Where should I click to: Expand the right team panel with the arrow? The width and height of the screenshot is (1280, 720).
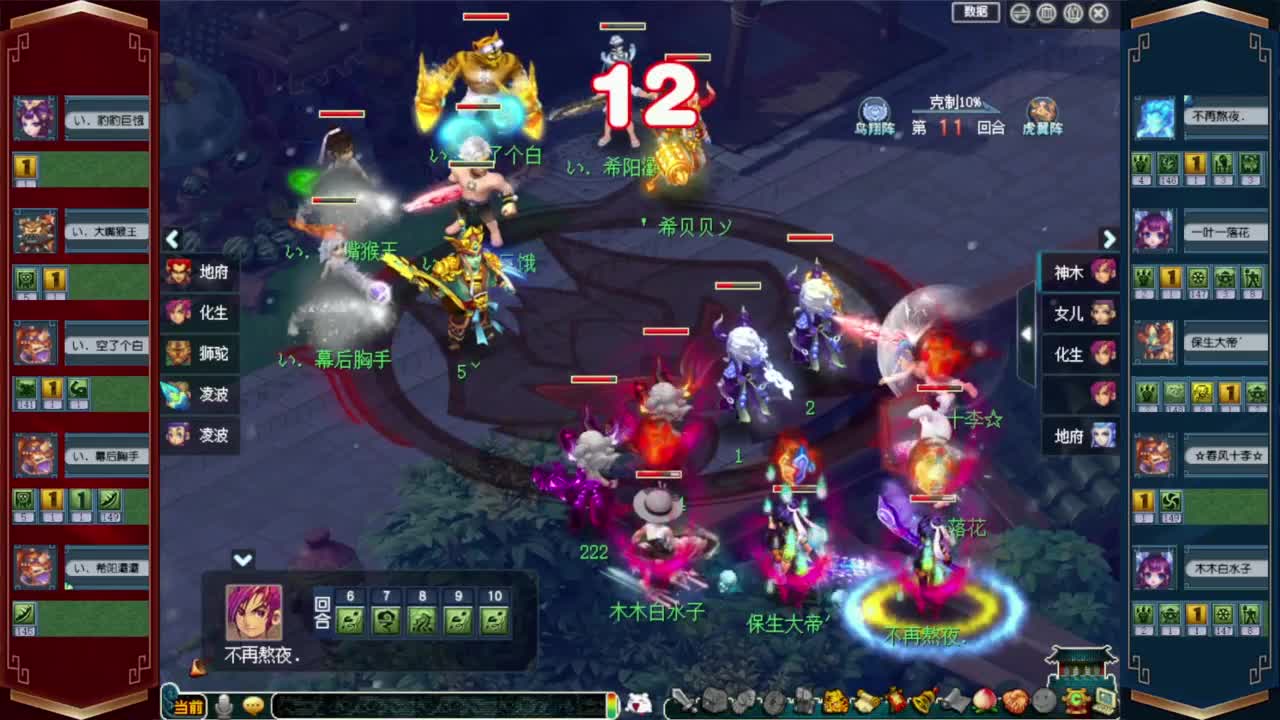point(1110,240)
